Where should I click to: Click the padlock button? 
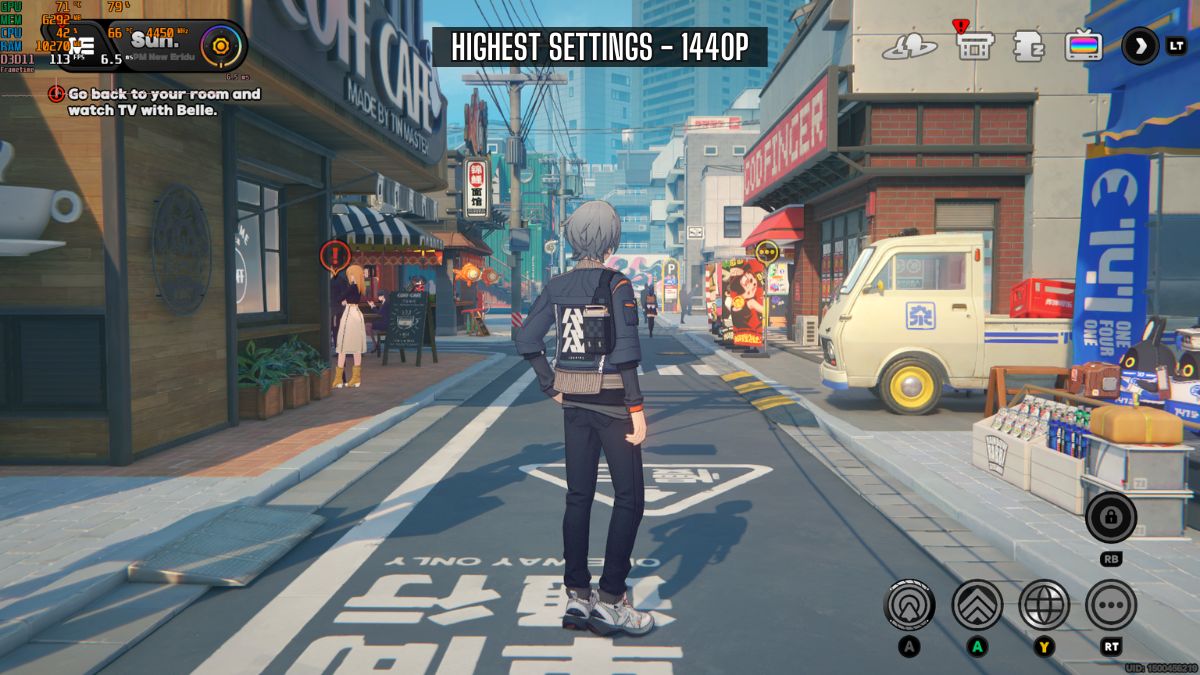pyautogui.click(x=1111, y=517)
